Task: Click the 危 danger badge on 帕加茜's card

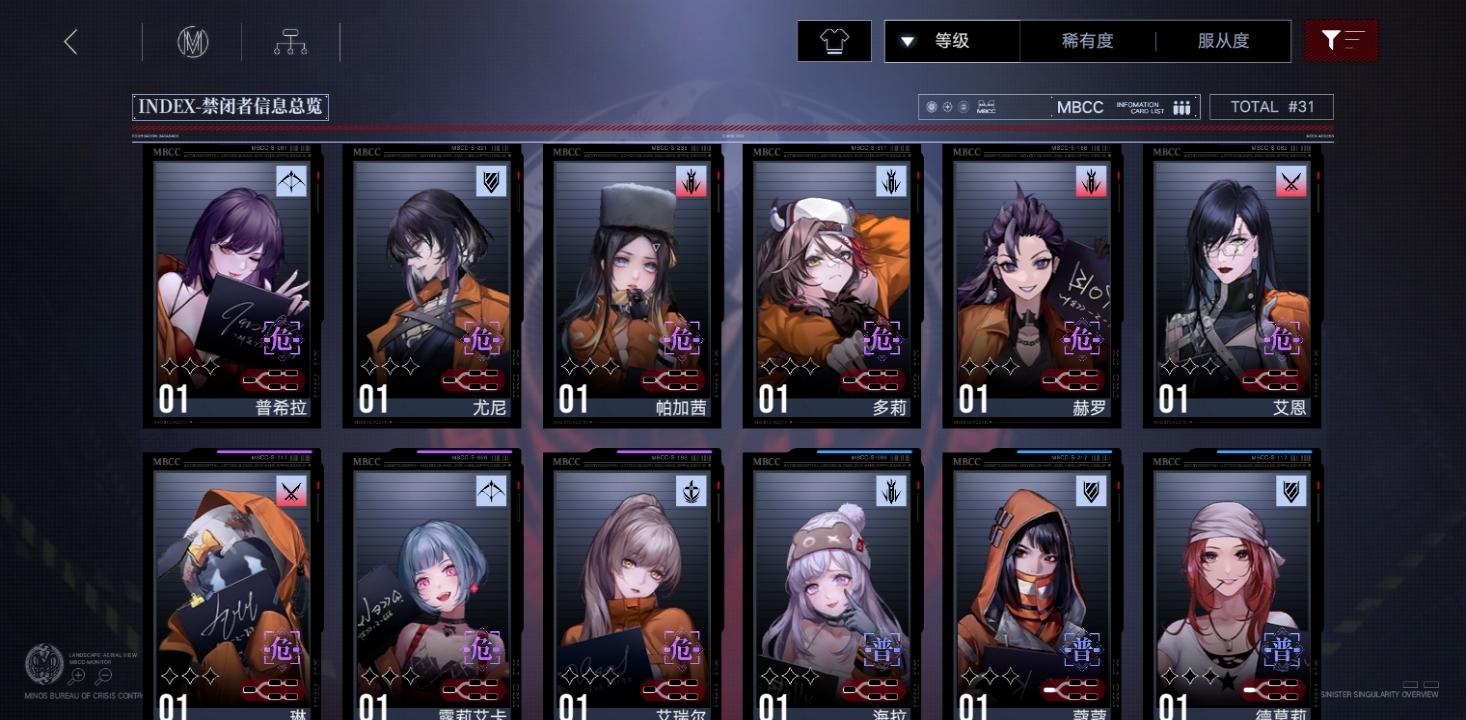Action: 682,339
